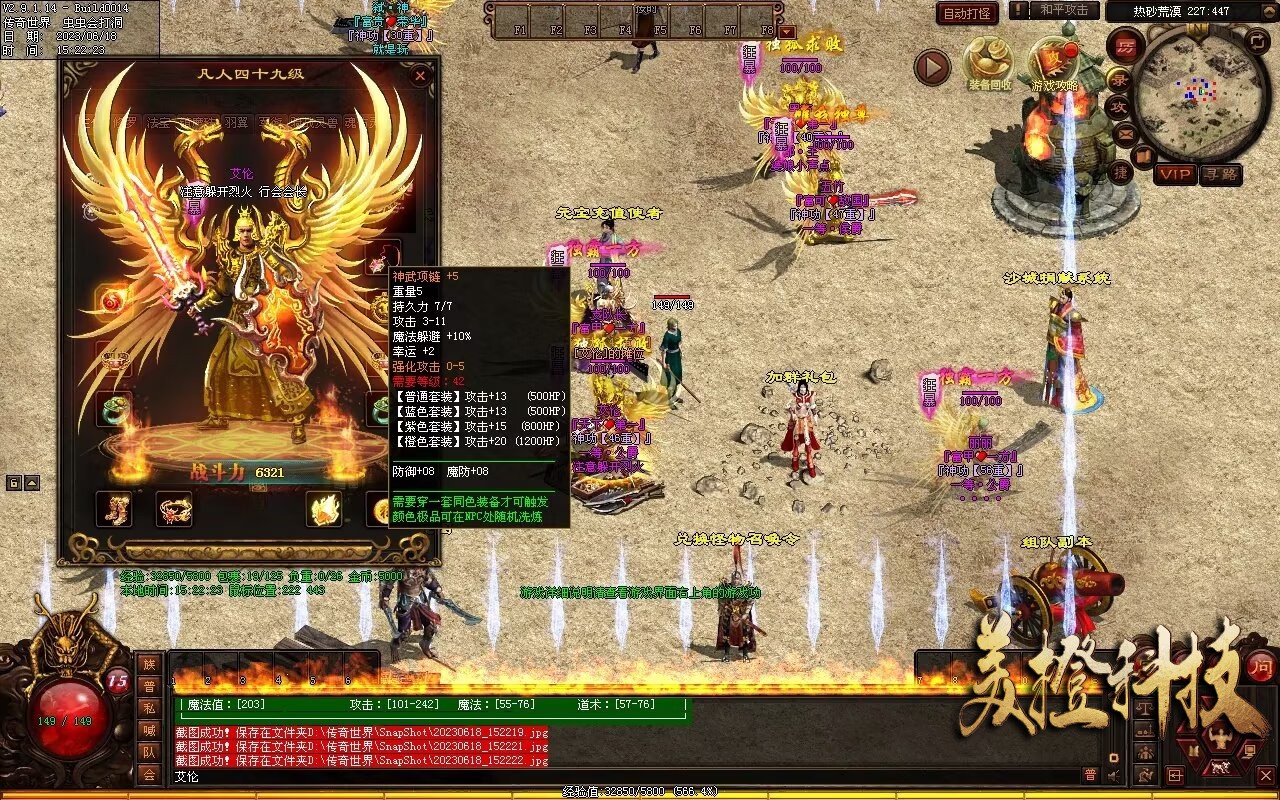This screenshot has width=1280, height=800.
Task: Select the 队 team chat channel
Action: click(148, 752)
